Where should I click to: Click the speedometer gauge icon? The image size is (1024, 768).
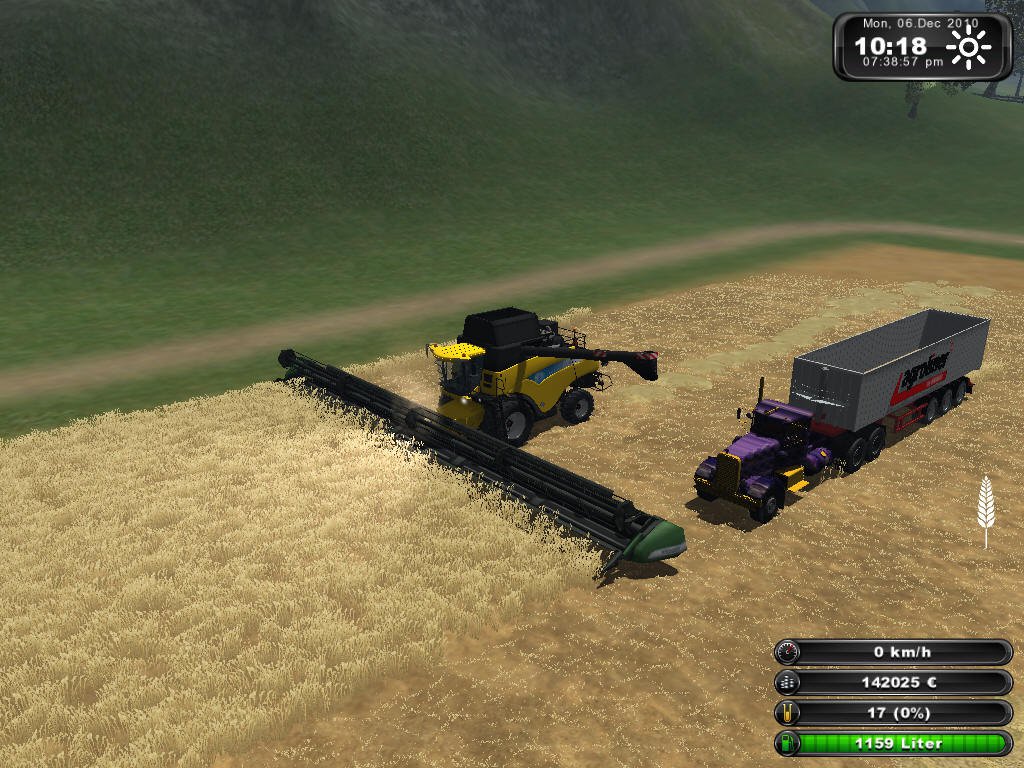[788, 652]
